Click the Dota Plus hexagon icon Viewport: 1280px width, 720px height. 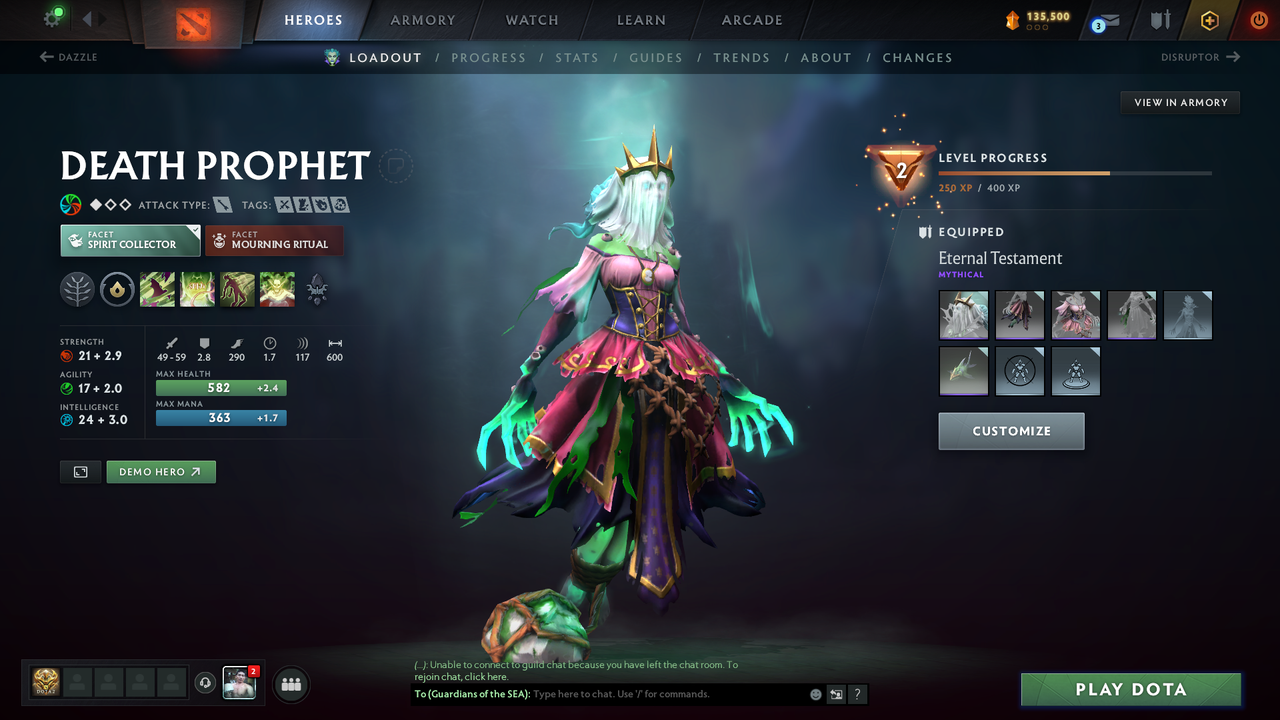click(x=1210, y=19)
